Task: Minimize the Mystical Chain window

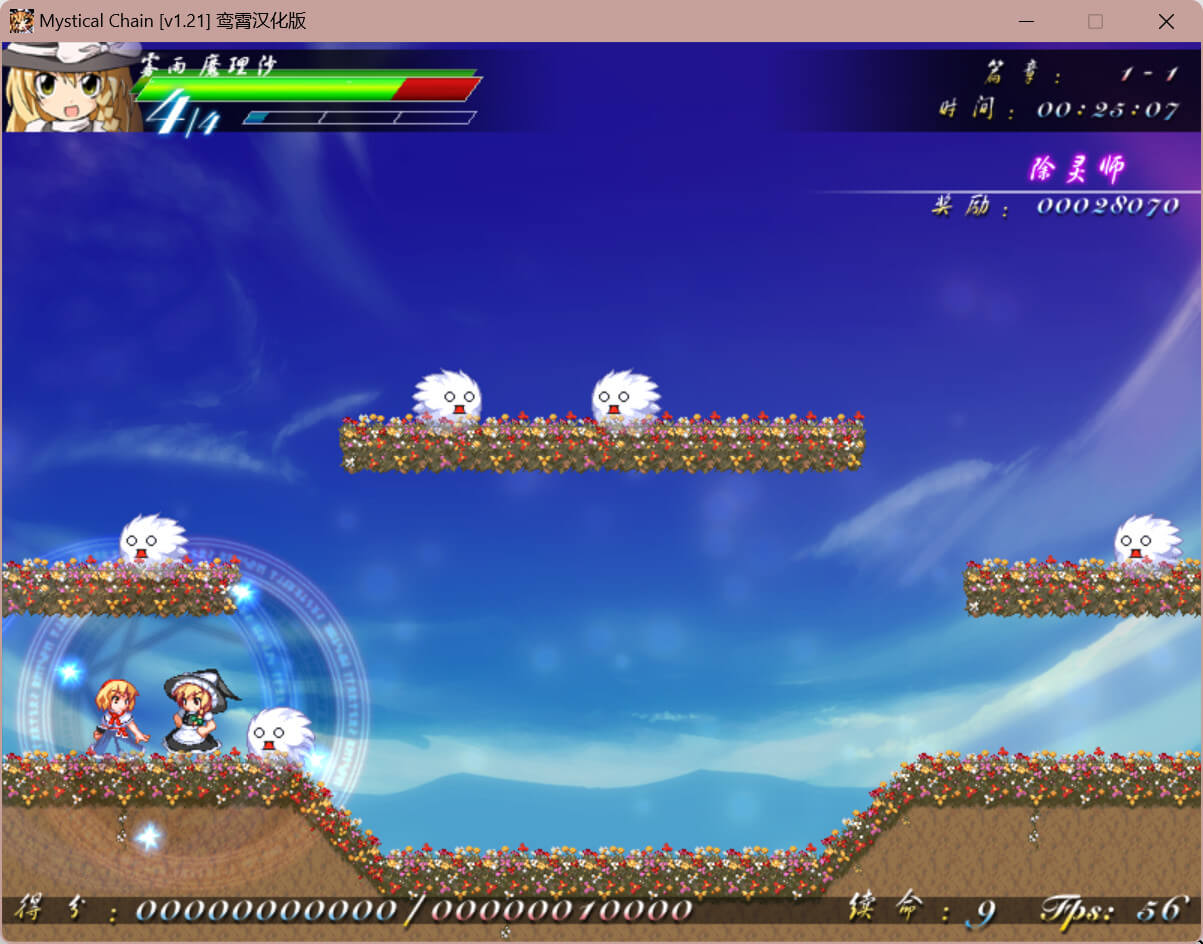Action: pyautogui.click(x=1025, y=21)
